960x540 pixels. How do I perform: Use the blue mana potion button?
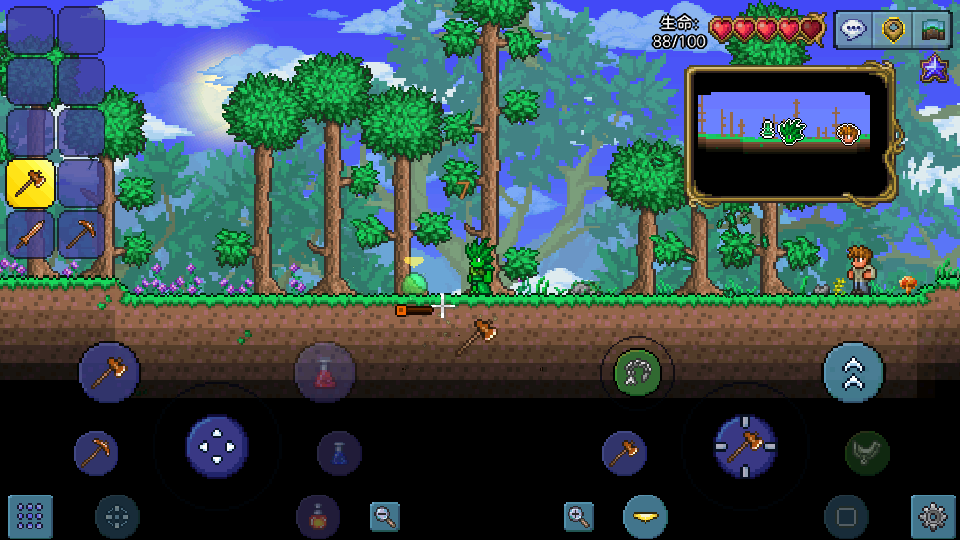point(339,453)
